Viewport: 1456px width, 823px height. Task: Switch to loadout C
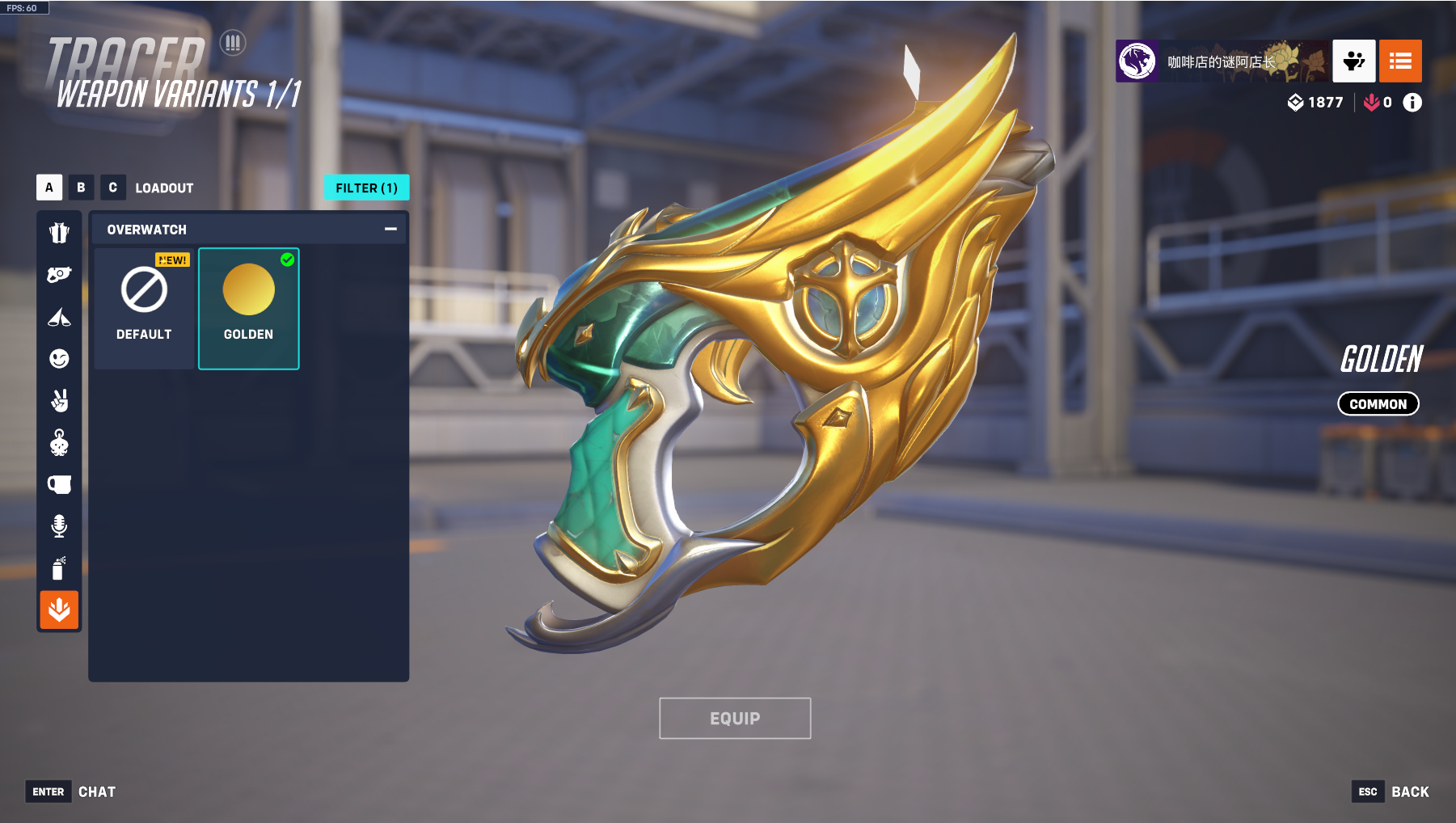point(112,188)
